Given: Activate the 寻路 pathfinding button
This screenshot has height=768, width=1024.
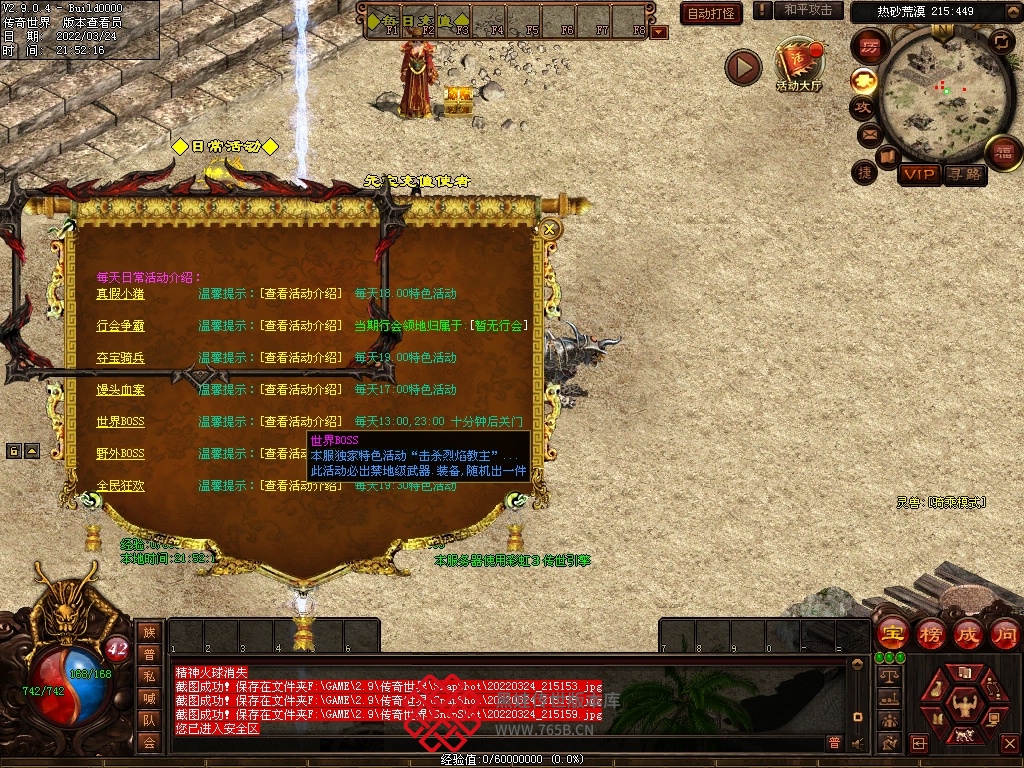Looking at the screenshot, I should coord(964,174).
